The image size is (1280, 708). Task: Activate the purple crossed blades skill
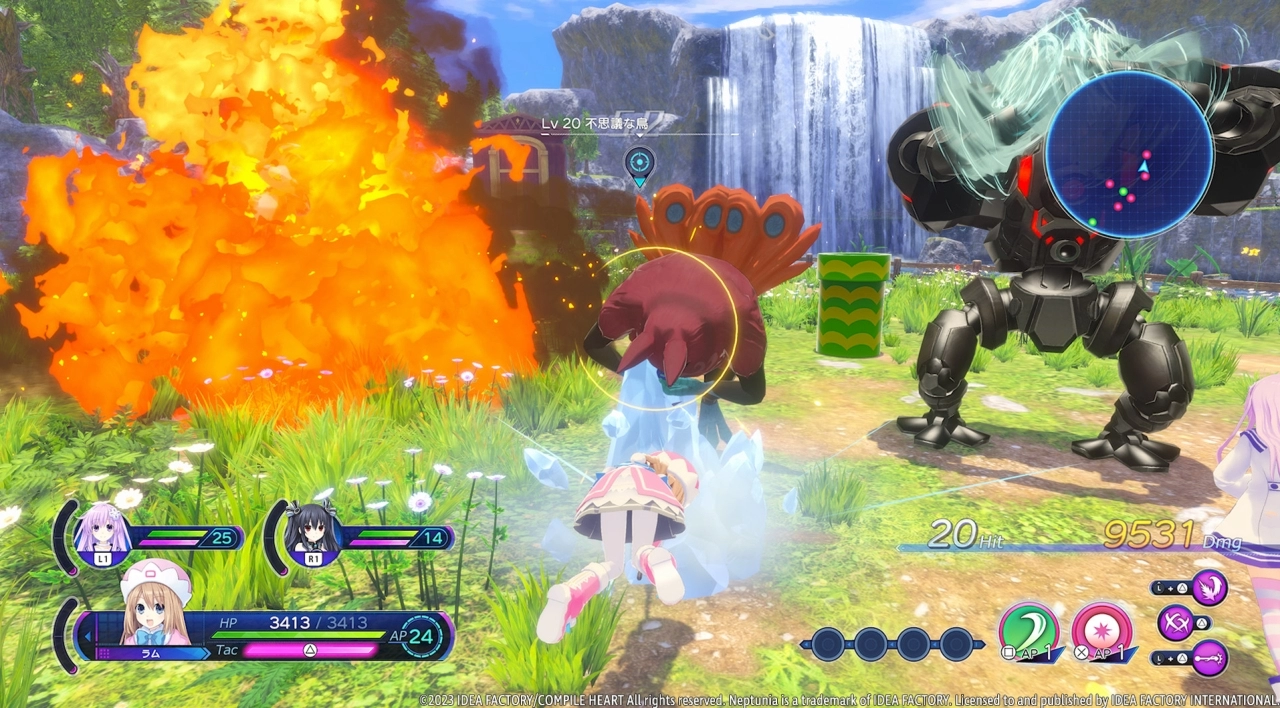[x=1176, y=623]
